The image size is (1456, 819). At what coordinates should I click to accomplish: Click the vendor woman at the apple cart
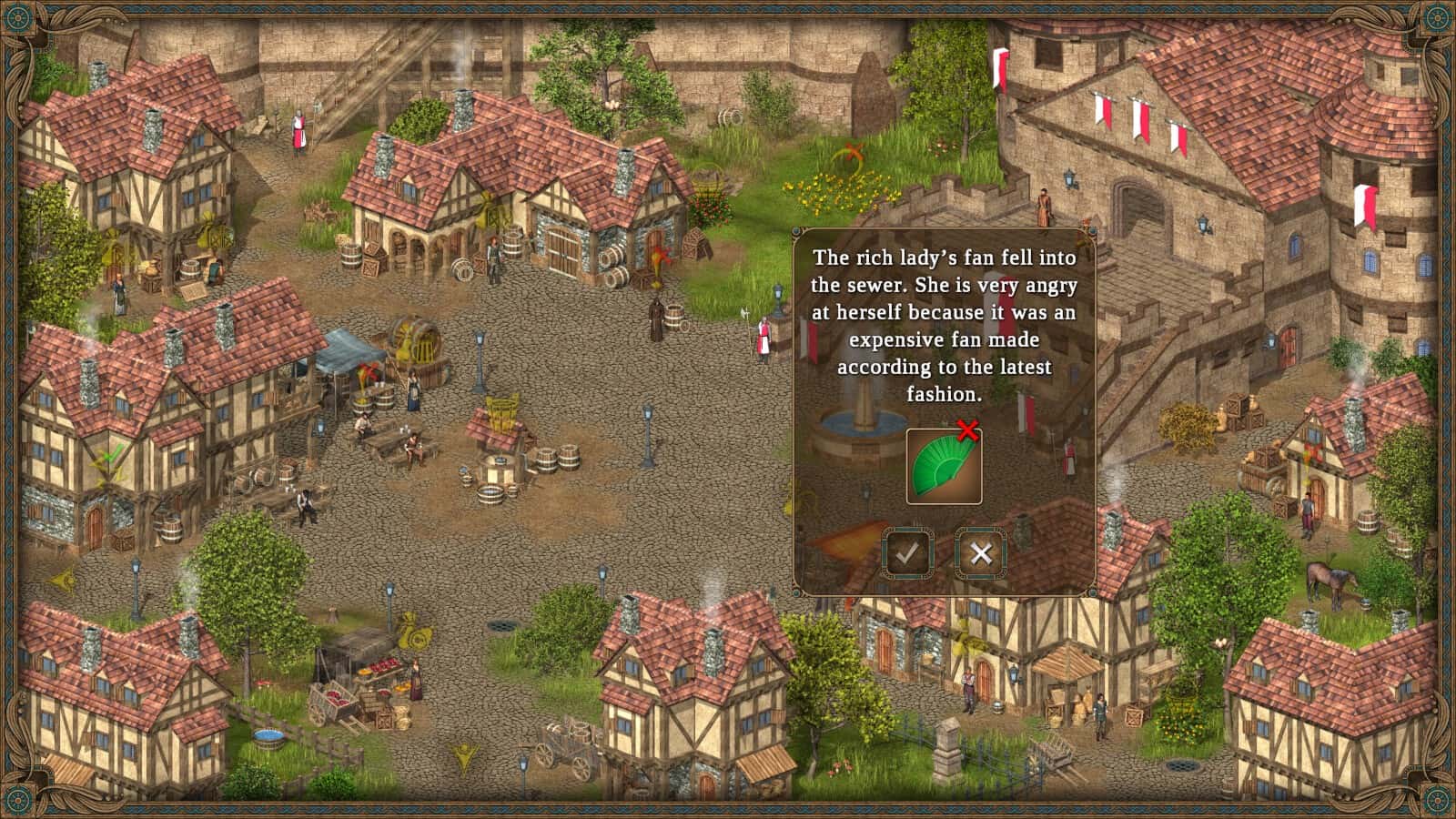pos(416,678)
